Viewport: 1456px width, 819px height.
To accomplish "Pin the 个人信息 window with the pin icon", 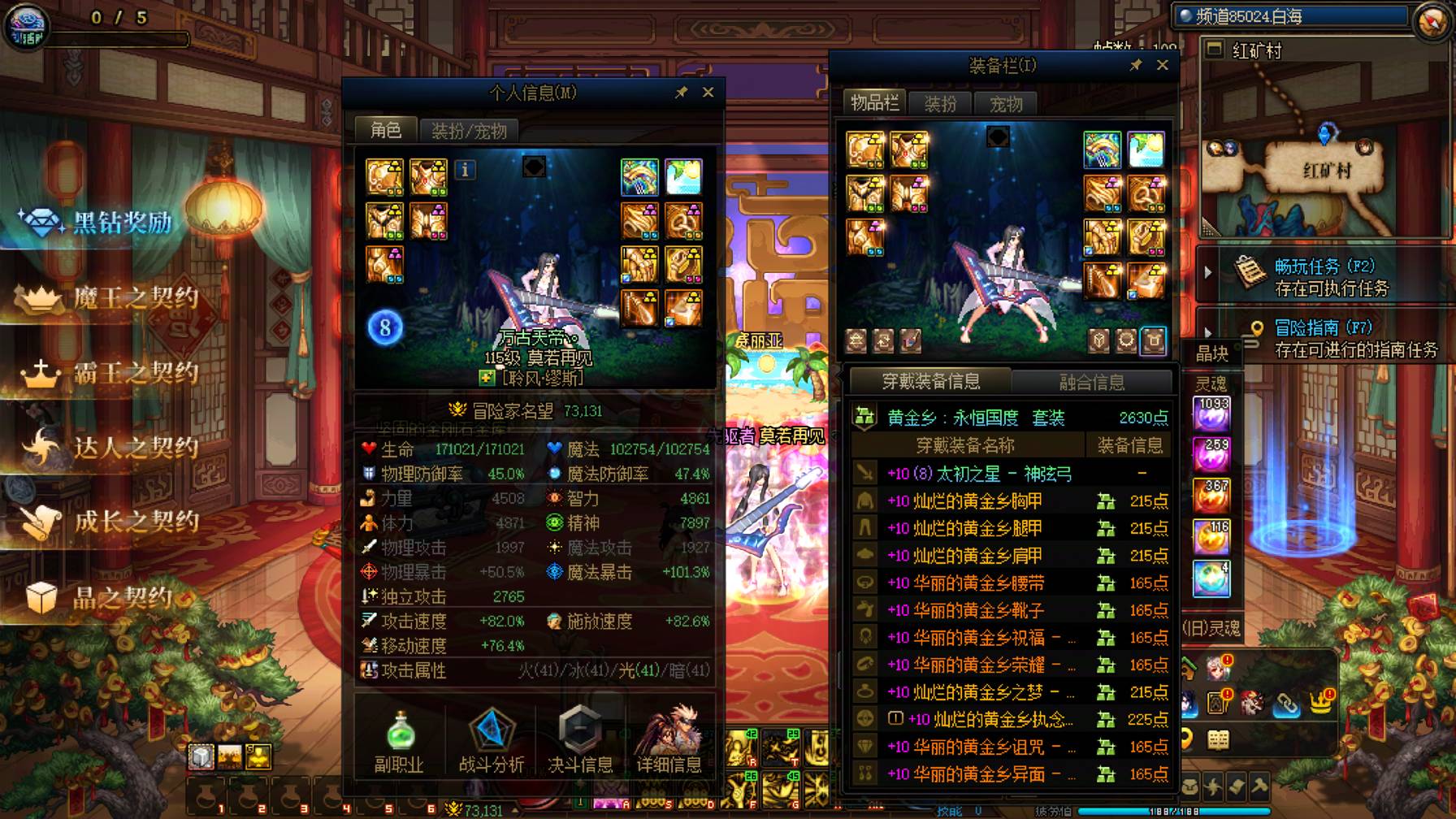I will pos(682,92).
